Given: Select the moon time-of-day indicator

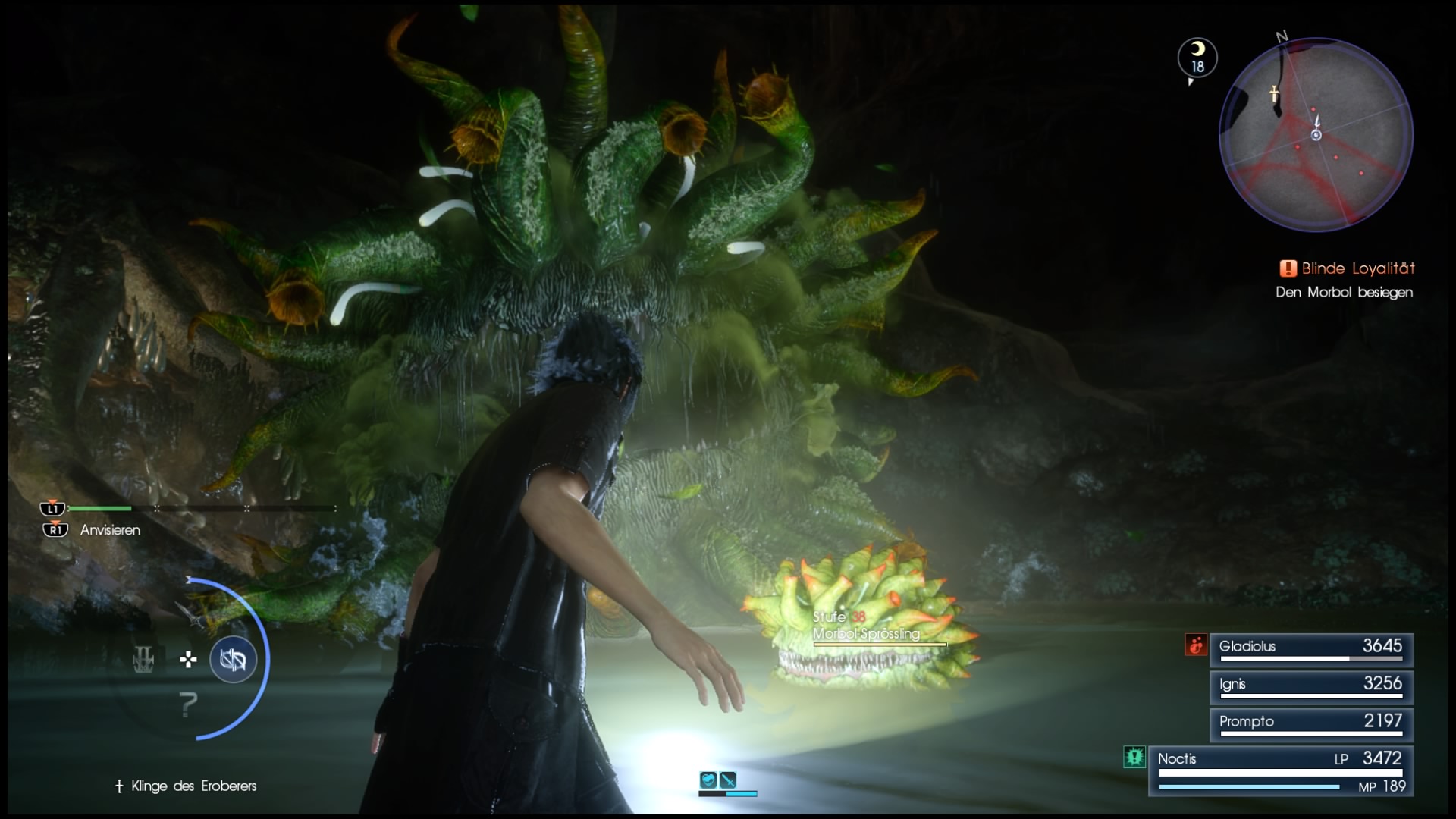Looking at the screenshot, I should pos(1197,57).
